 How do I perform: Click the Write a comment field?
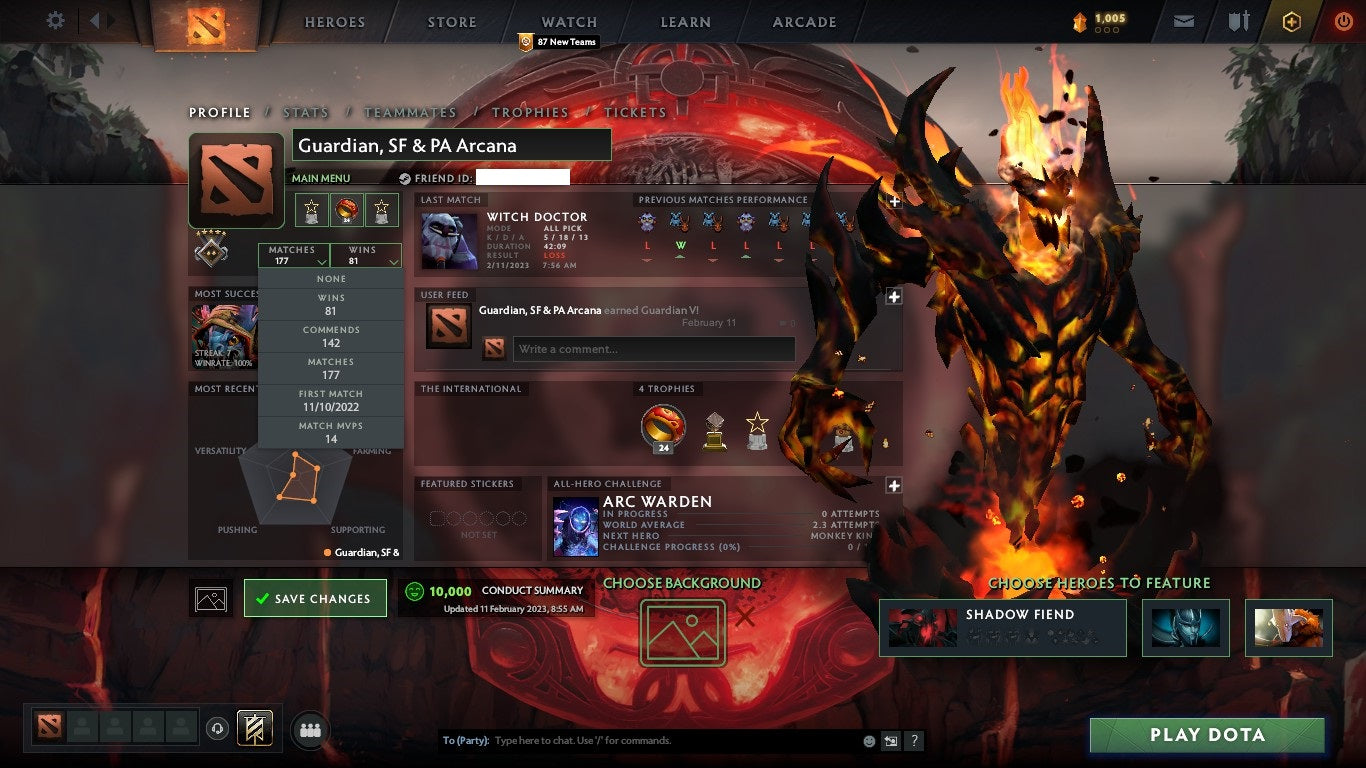tap(651, 349)
